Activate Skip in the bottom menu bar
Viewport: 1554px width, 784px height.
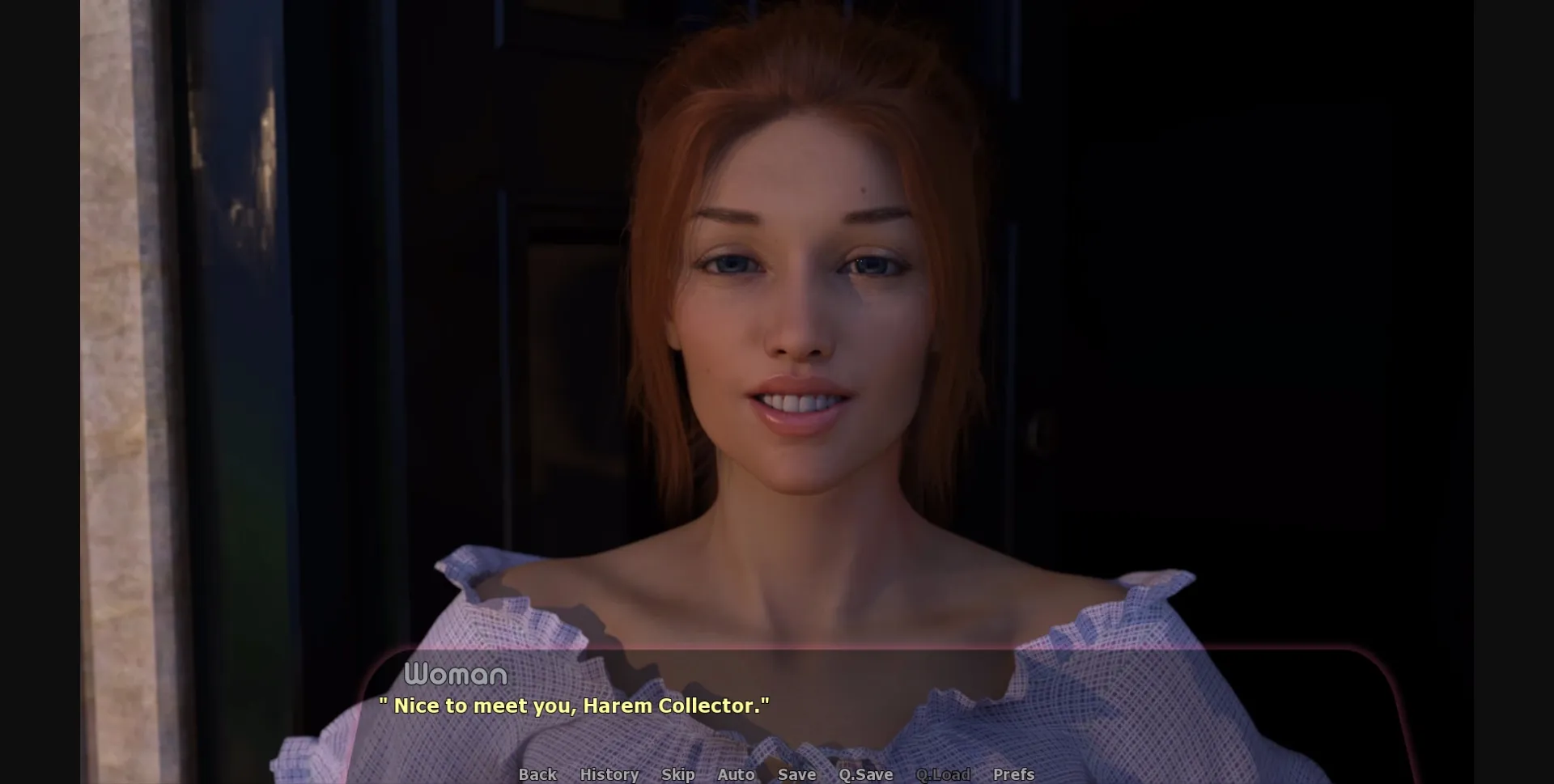678,774
